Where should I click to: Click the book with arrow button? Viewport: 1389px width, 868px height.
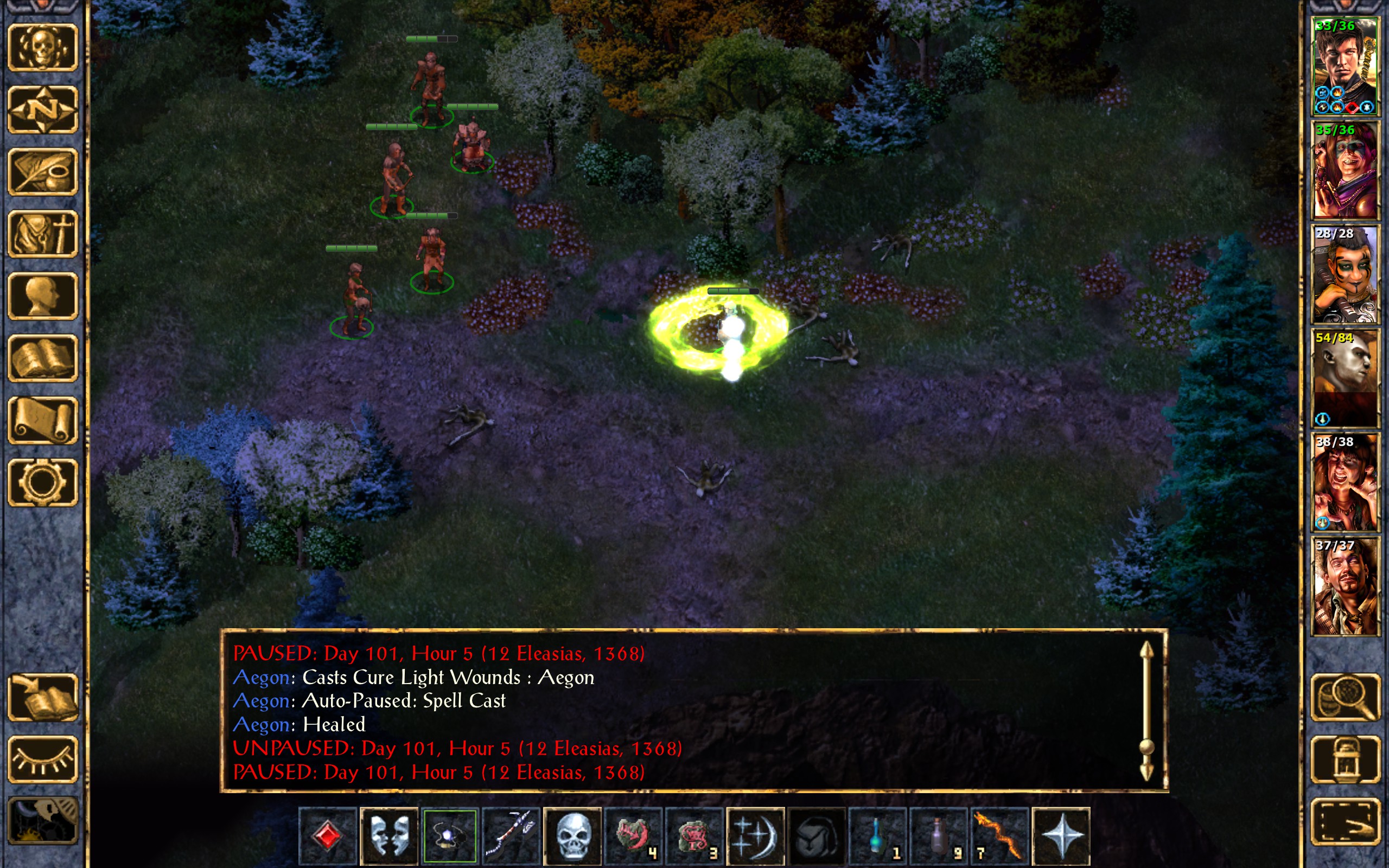[x=43, y=698]
